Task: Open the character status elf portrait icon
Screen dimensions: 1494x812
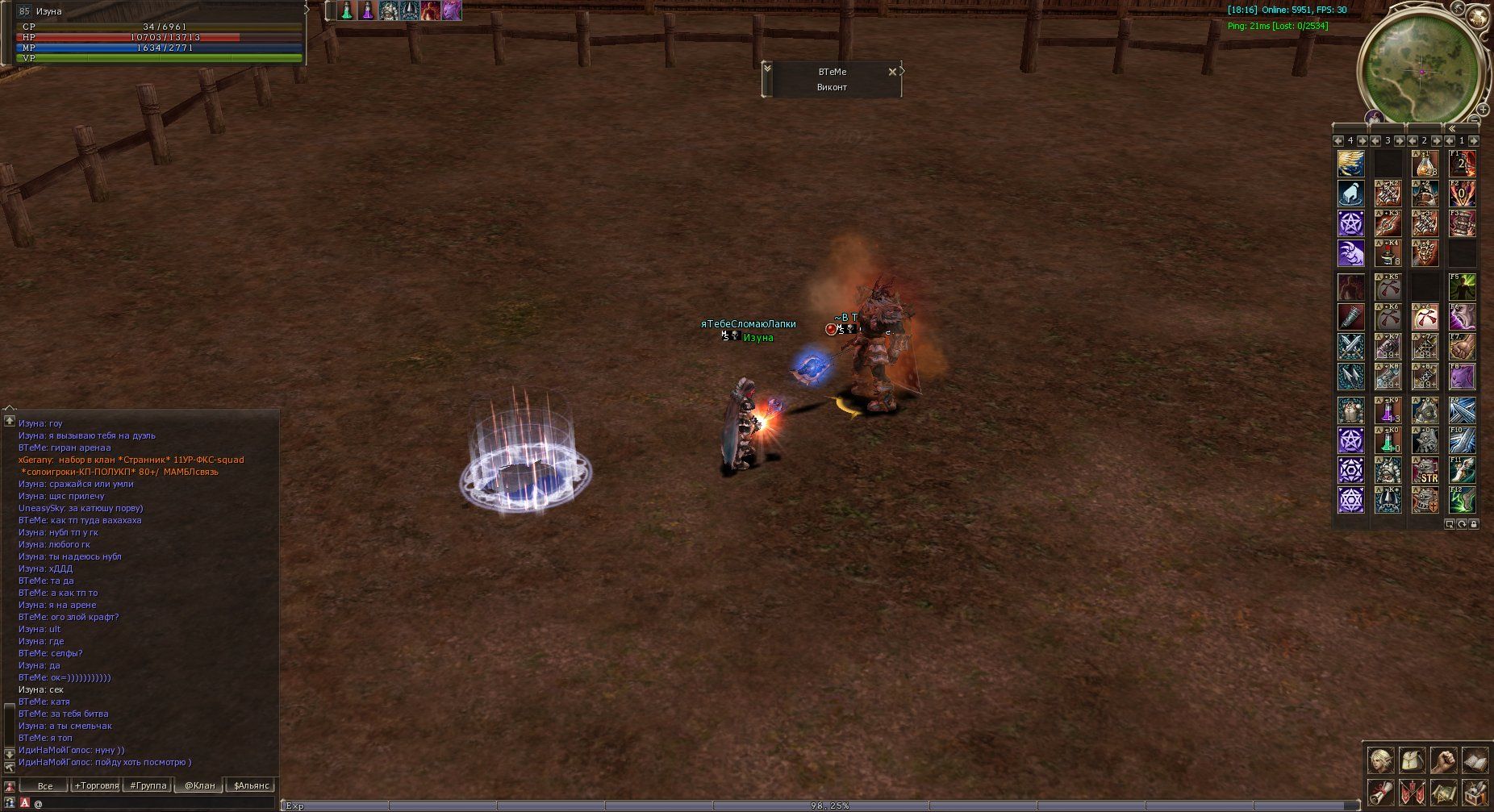Action: pos(1380,760)
